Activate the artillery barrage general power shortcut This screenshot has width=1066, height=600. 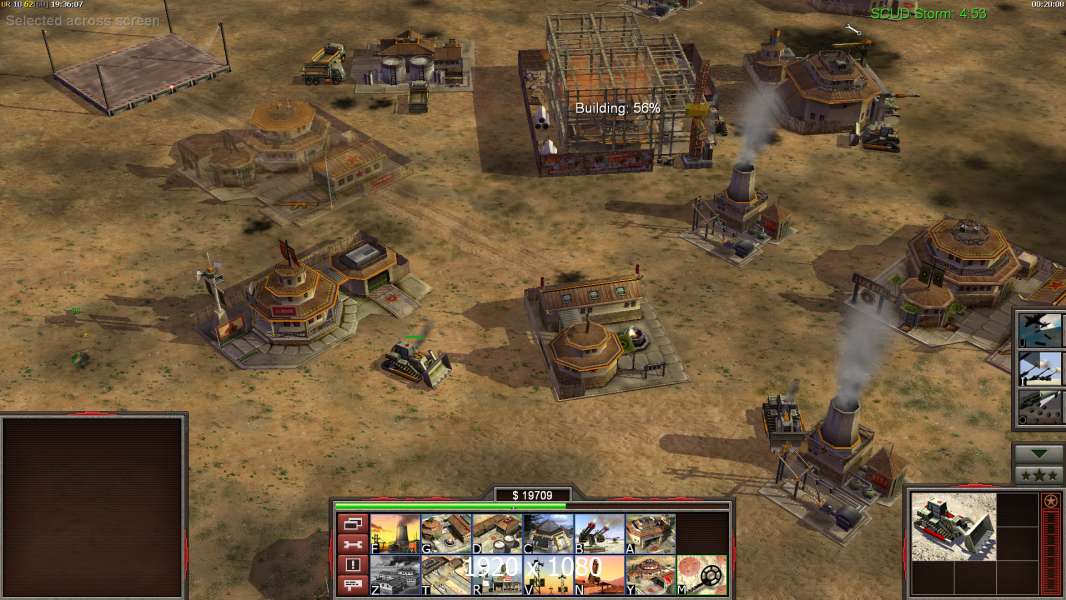pyautogui.click(x=1040, y=368)
